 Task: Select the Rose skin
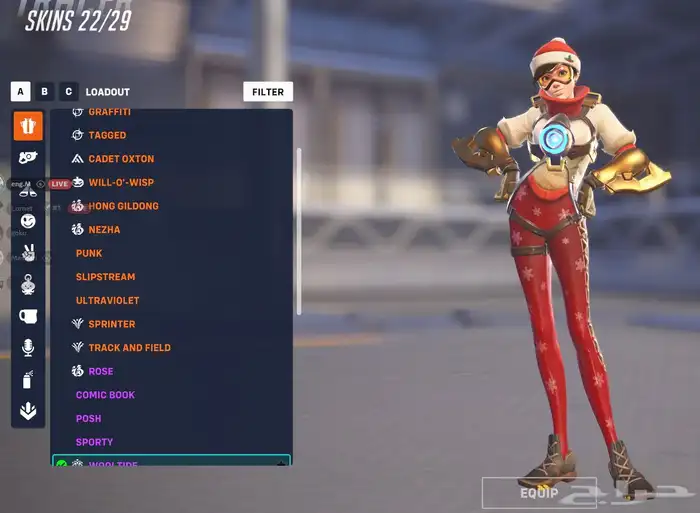[x=100, y=372]
